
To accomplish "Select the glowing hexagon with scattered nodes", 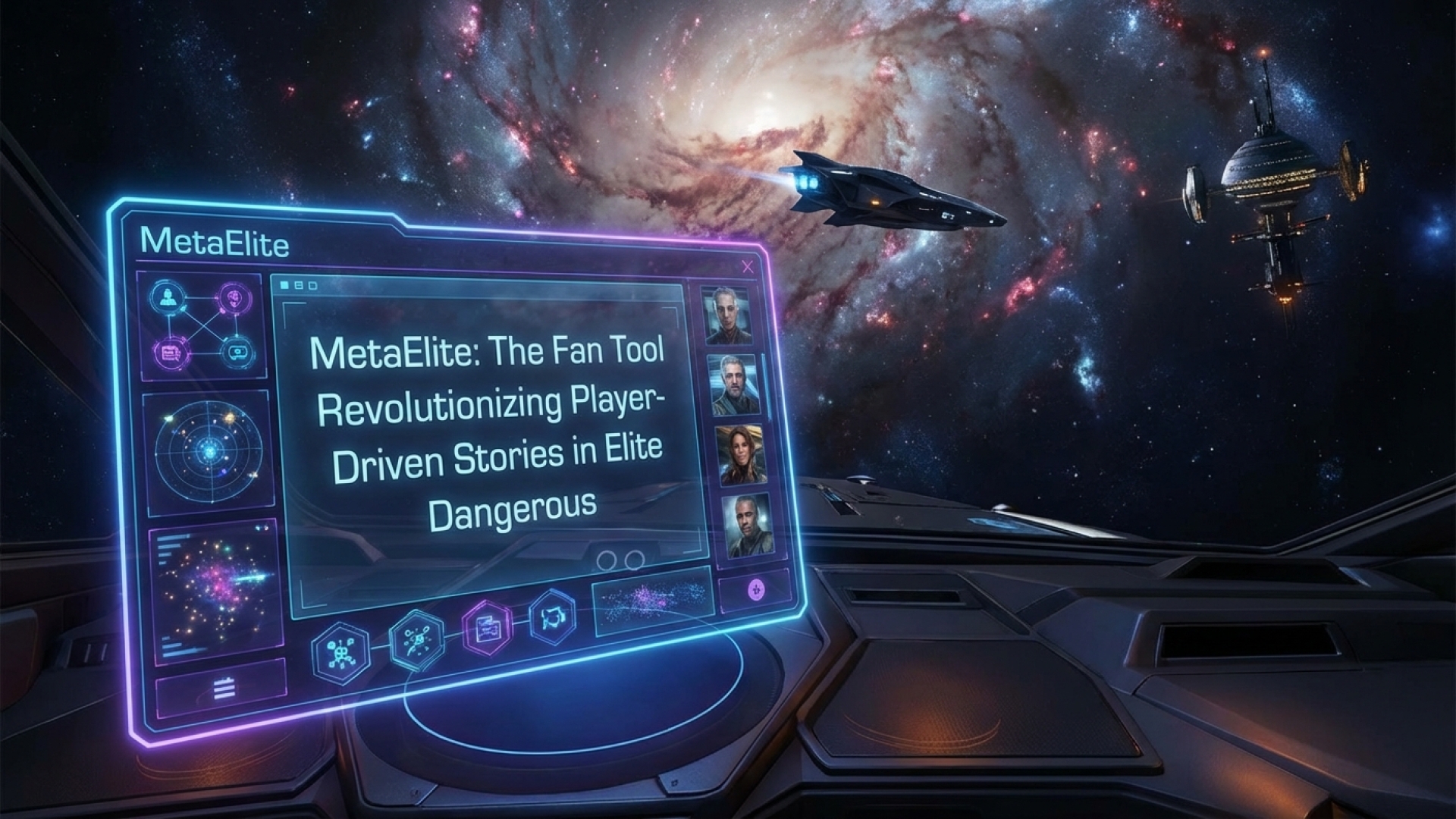I will point(416,641).
